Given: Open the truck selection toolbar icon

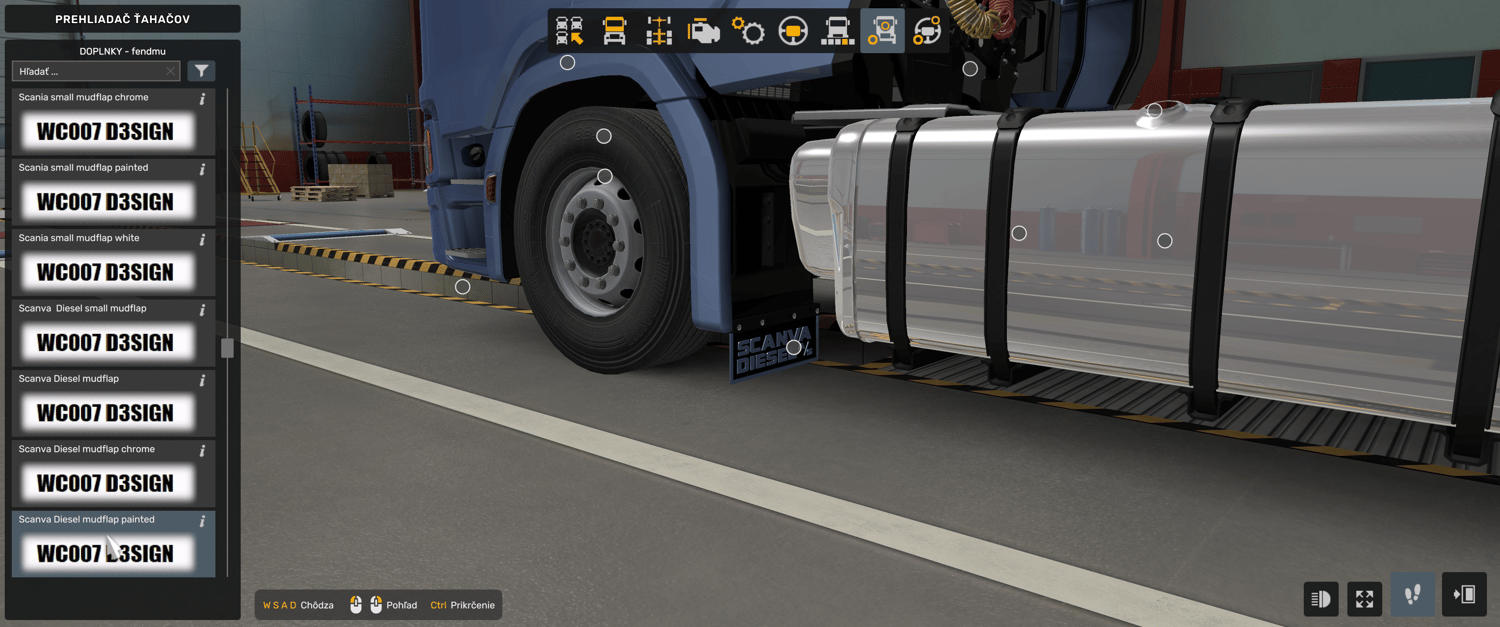Looking at the screenshot, I should click(x=570, y=31).
